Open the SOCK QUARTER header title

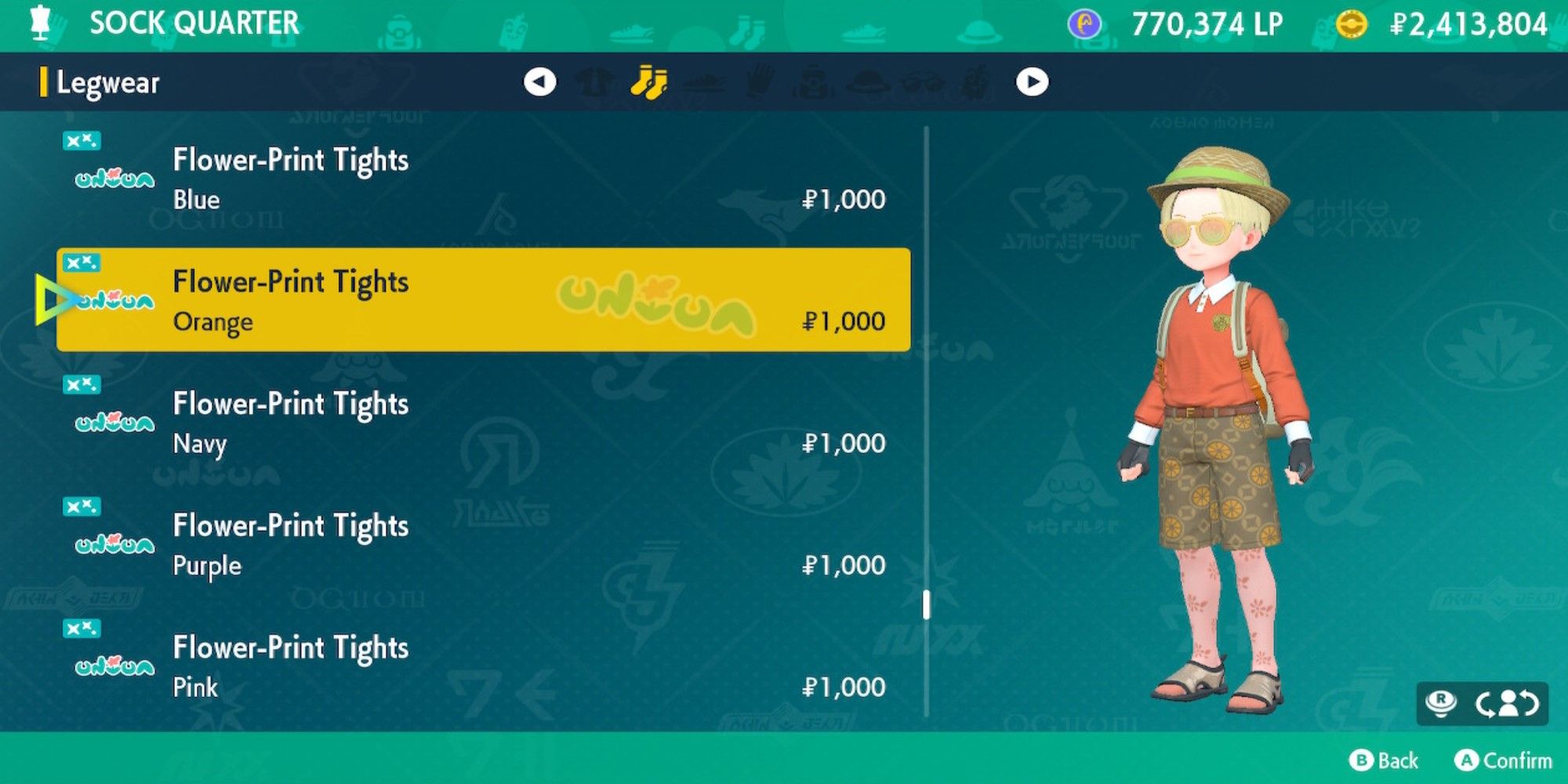pyautogui.click(x=196, y=24)
